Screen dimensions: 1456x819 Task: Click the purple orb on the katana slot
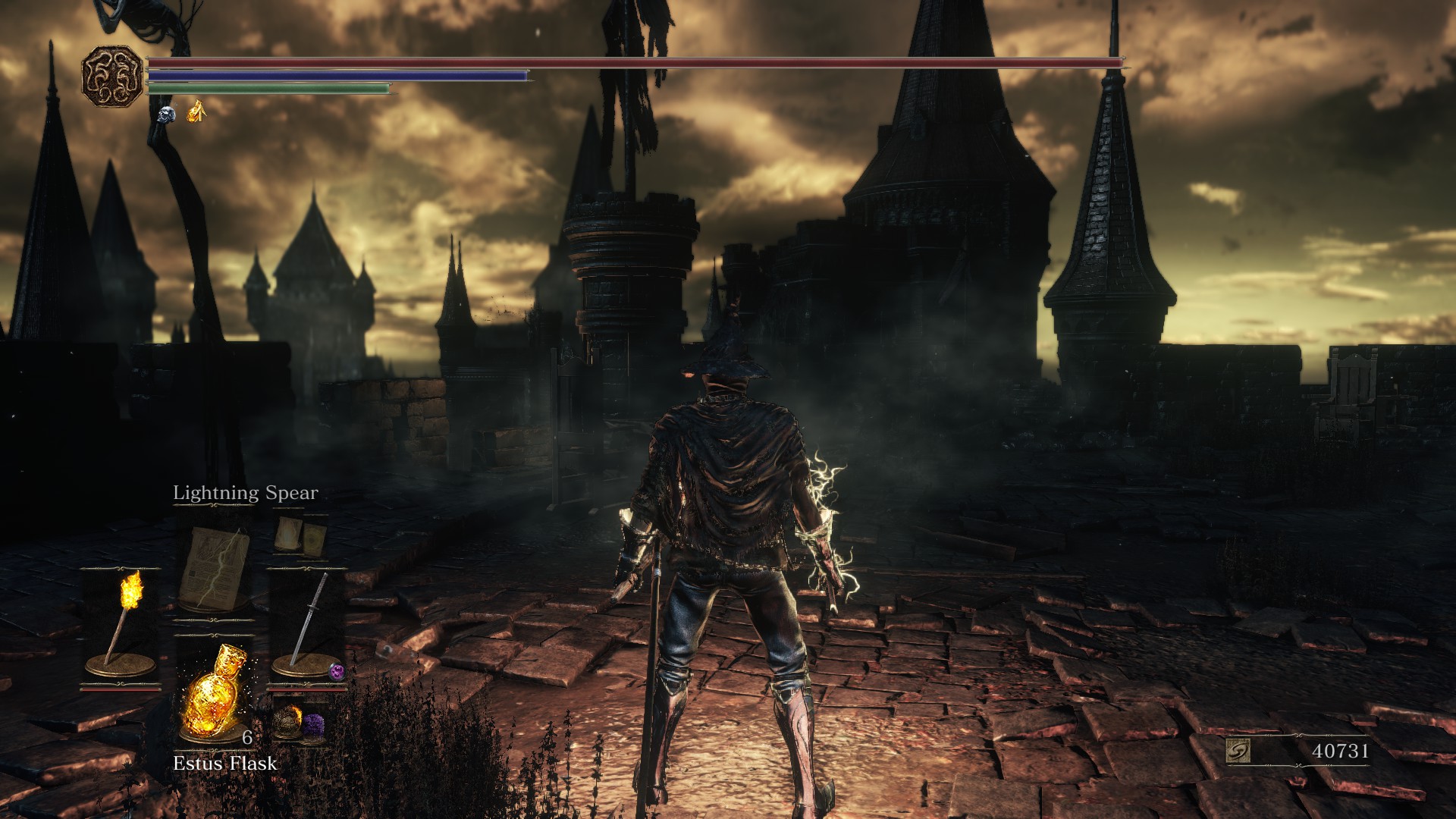point(337,670)
